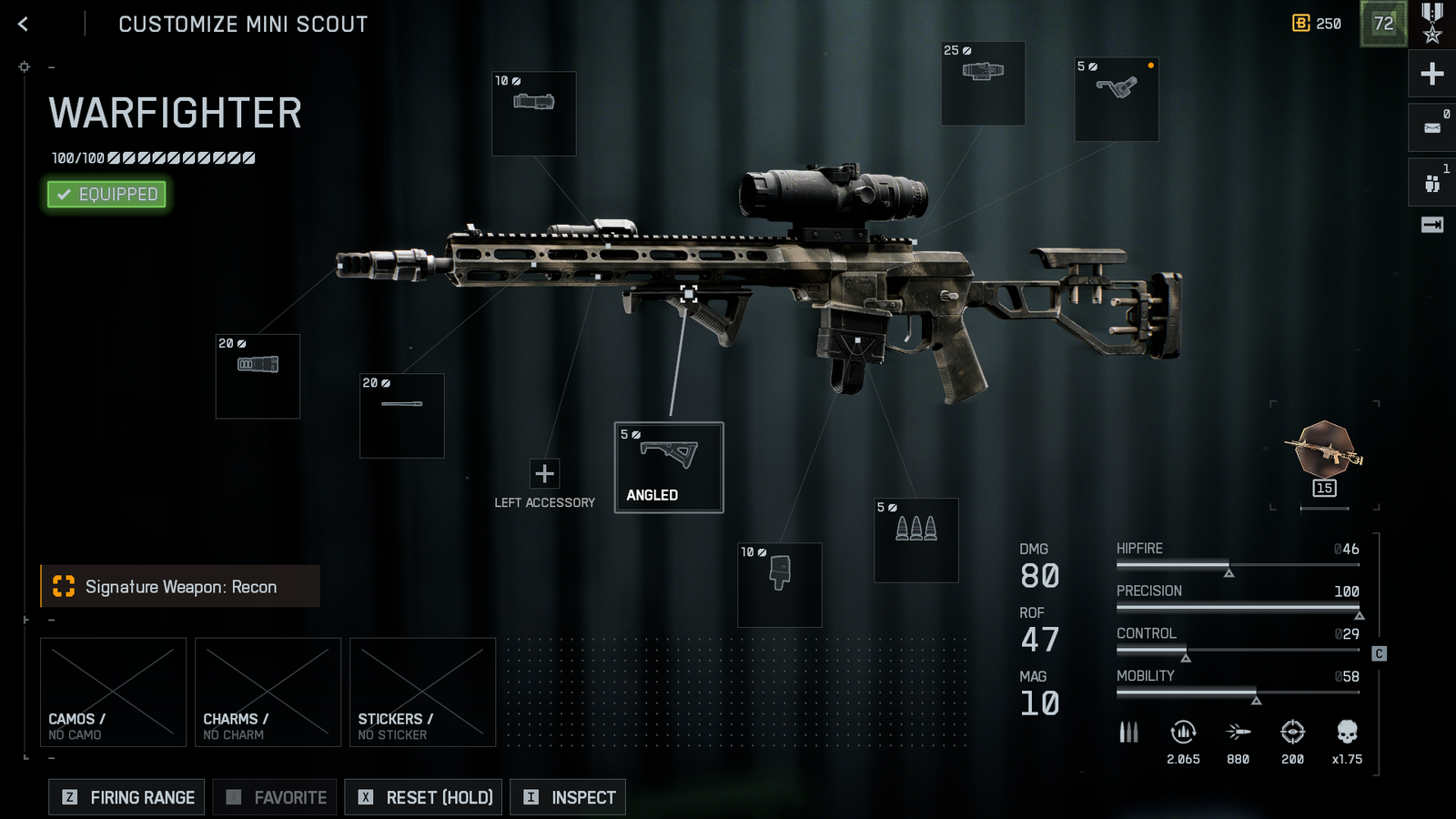This screenshot has height=819, width=1456.
Task: Select the scope attachment slot costing 25
Action: point(983,83)
